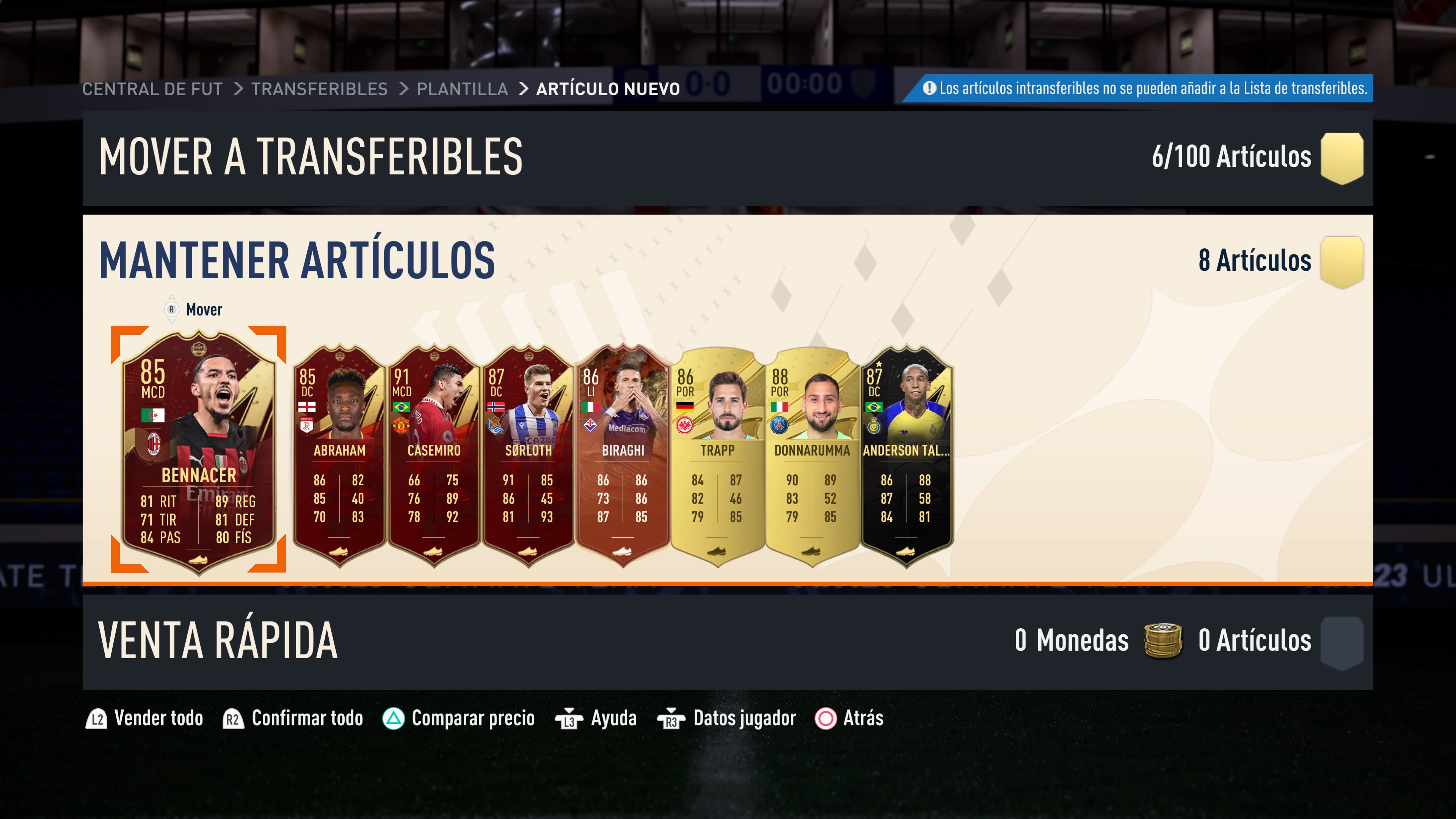The image size is (1456, 819).
Task: Dismiss the intransferibles notification banner
Action: click(1138, 88)
